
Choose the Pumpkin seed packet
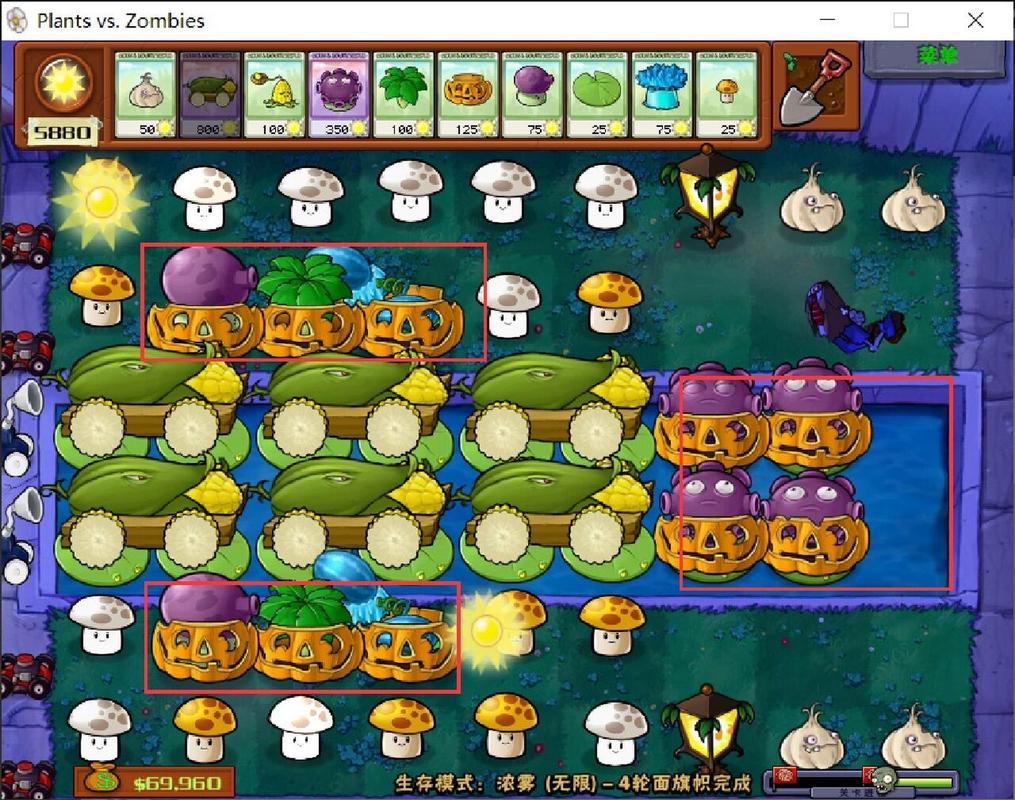pos(468,95)
